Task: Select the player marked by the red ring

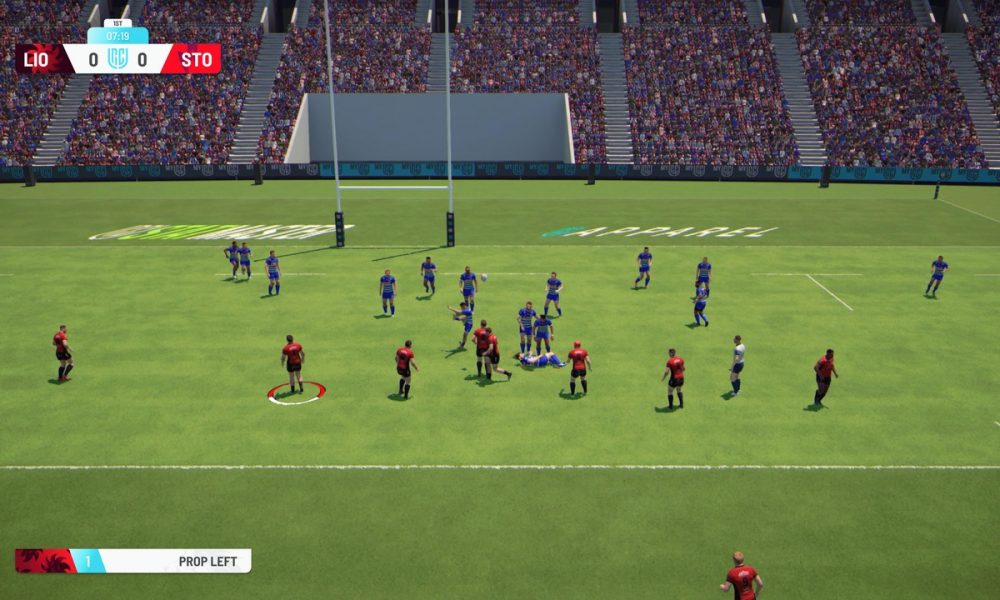Action: click(x=292, y=364)
